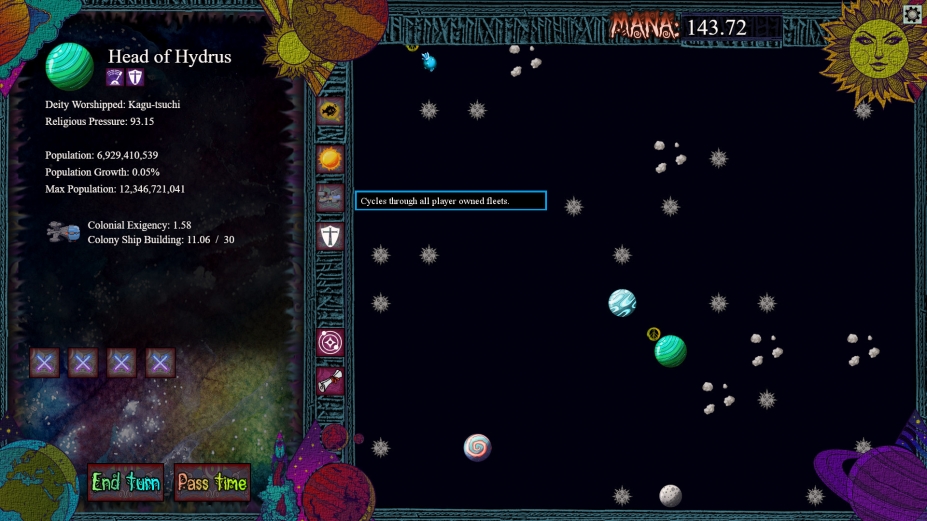Open the scroll icon in the sidebar

(330, 381)
